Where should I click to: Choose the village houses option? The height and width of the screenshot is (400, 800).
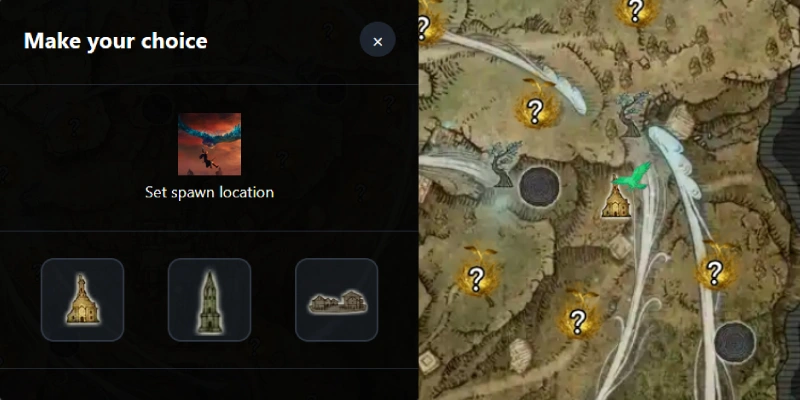point(336,299)
